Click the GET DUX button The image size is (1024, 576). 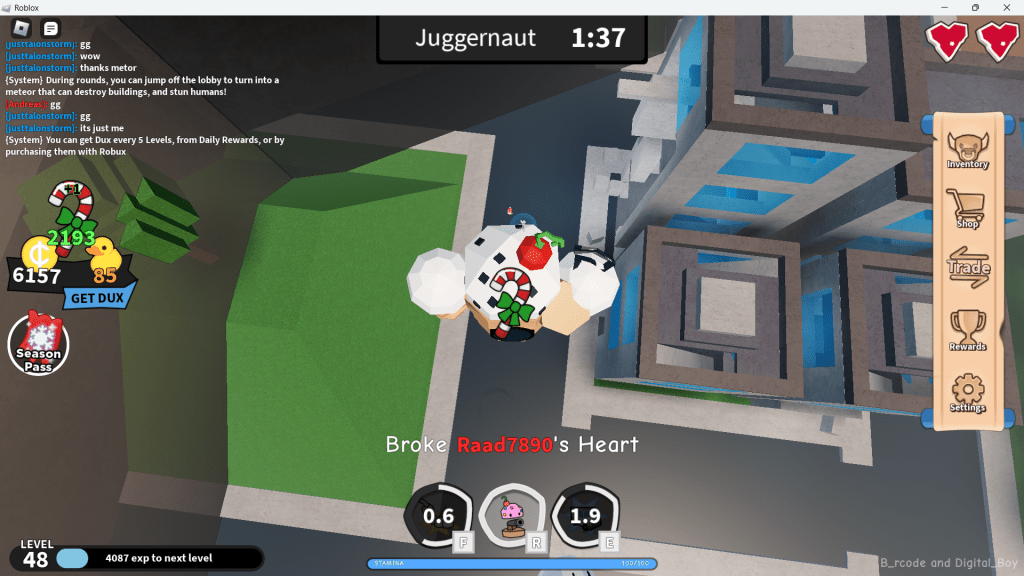click(x=97, y=297)
